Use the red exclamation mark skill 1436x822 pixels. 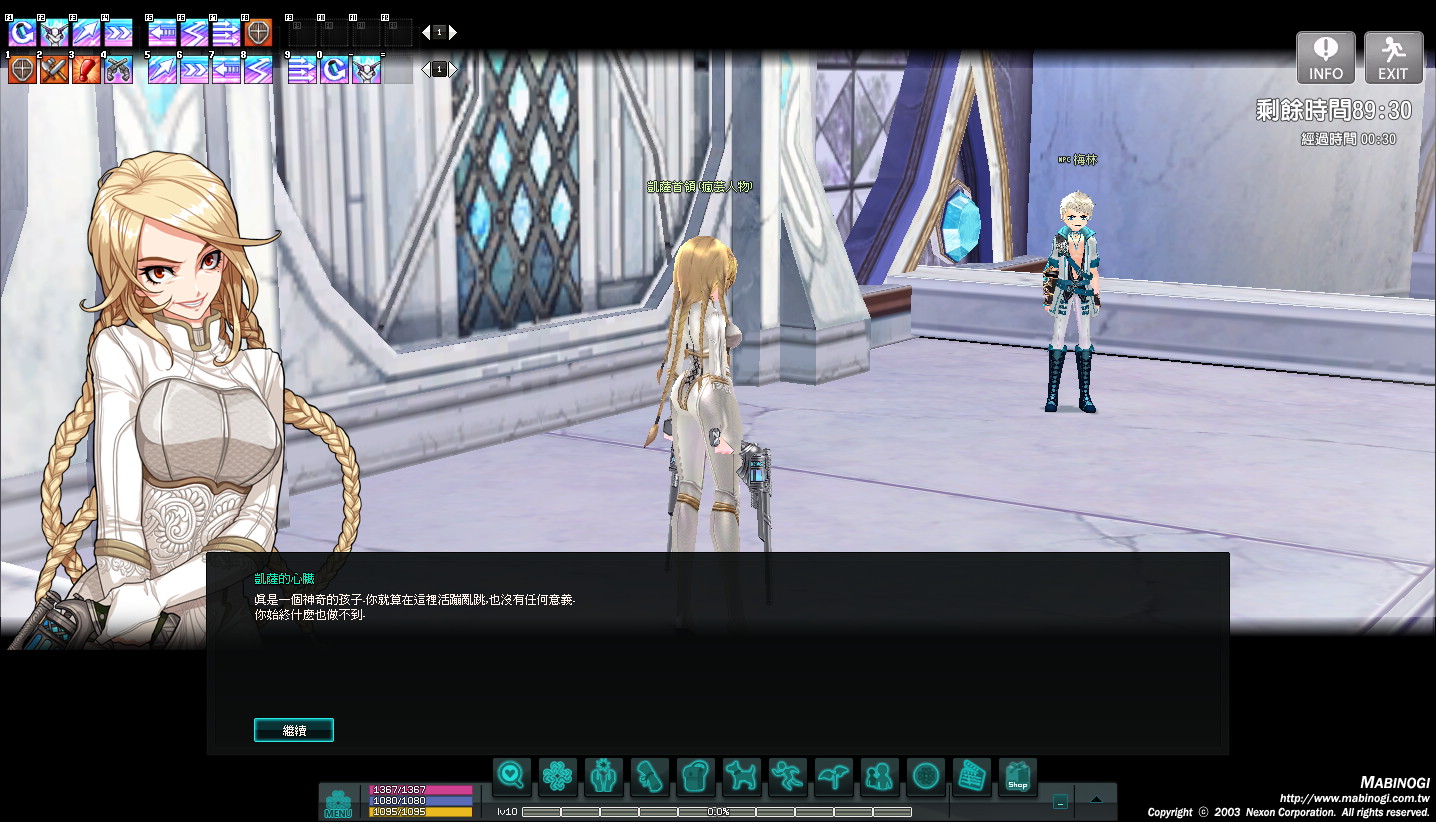tap(86, 69)
